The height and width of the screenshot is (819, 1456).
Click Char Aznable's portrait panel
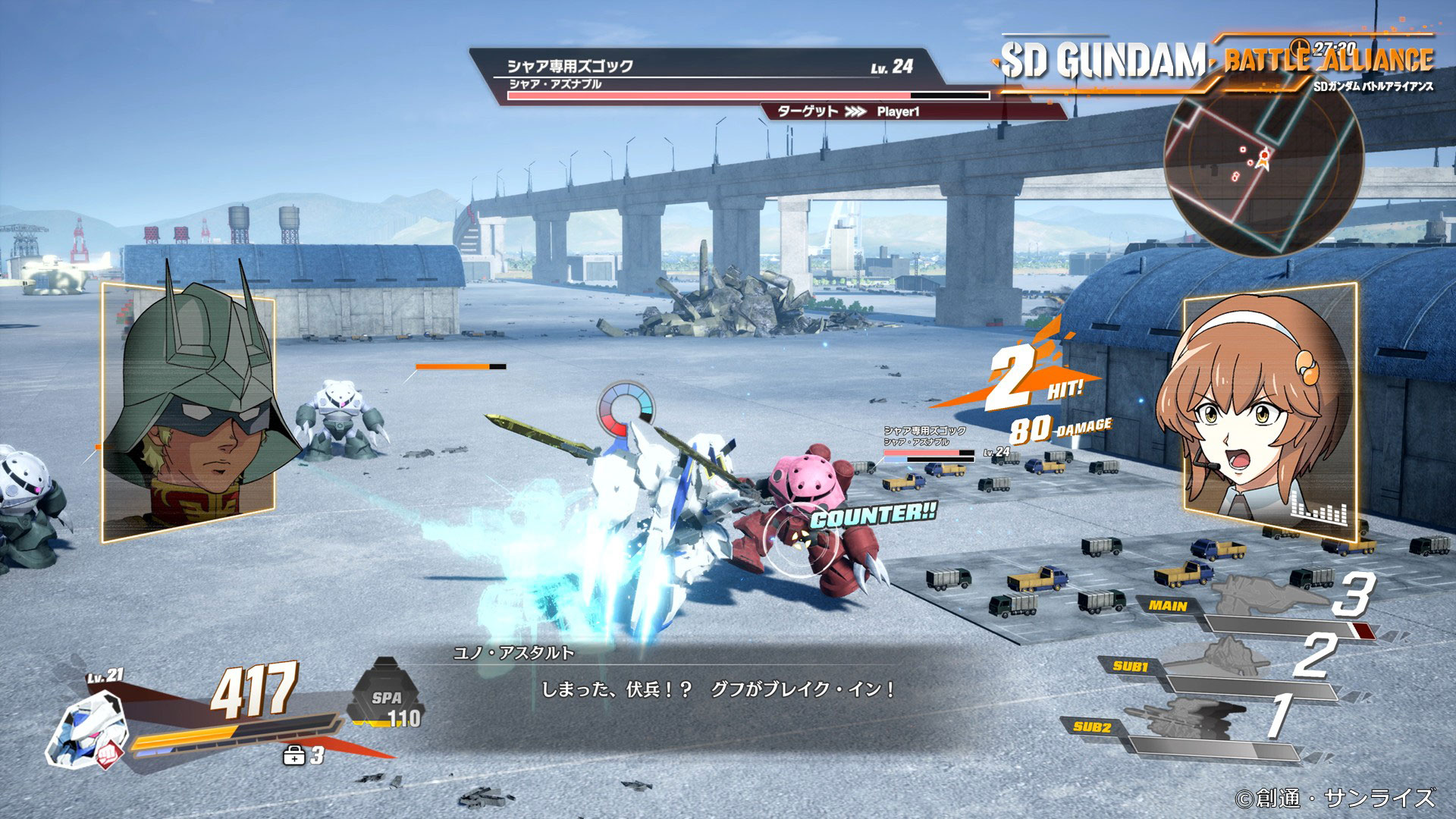click(x=188, y=412)
